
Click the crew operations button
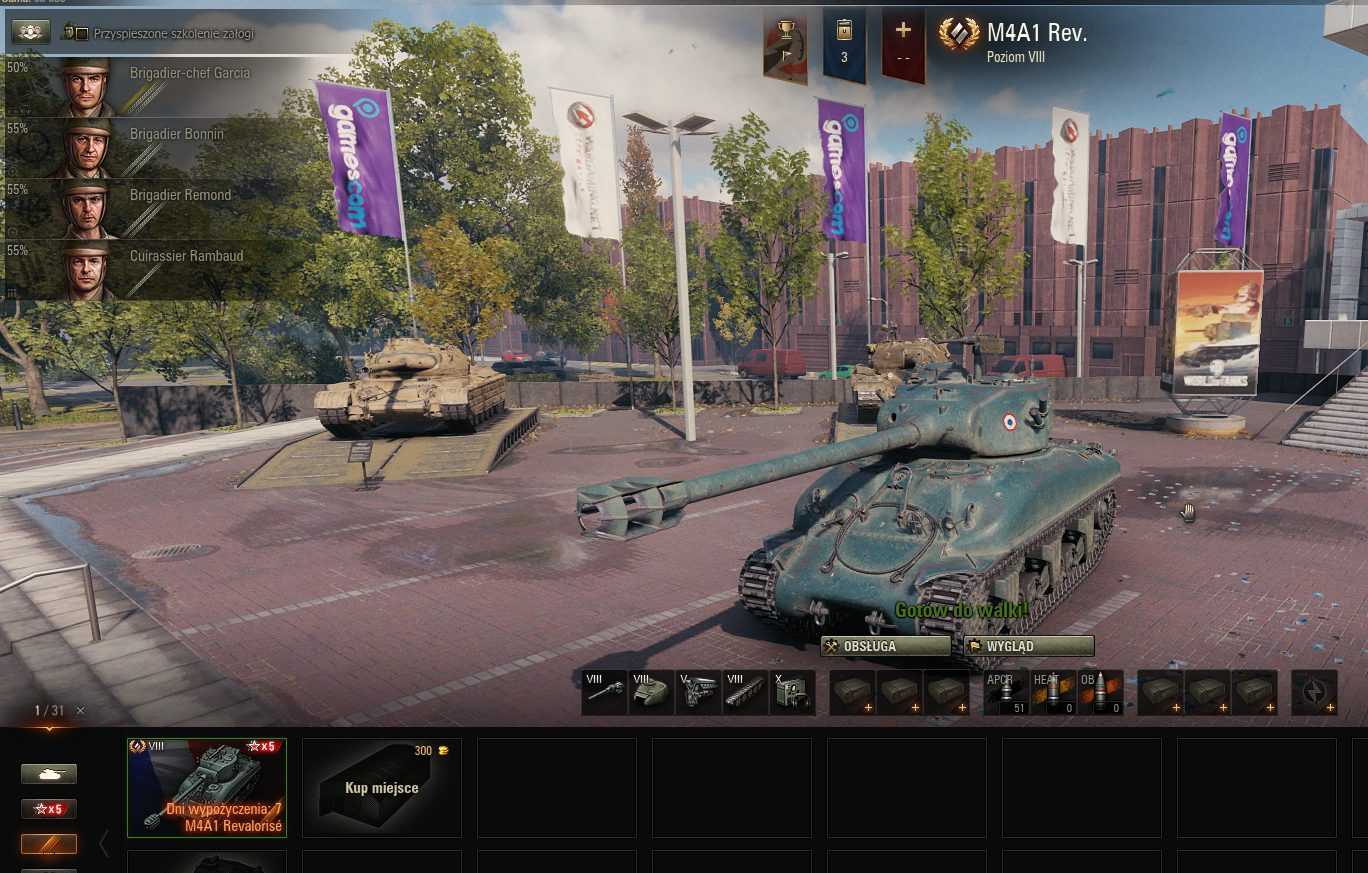[31, 32]
